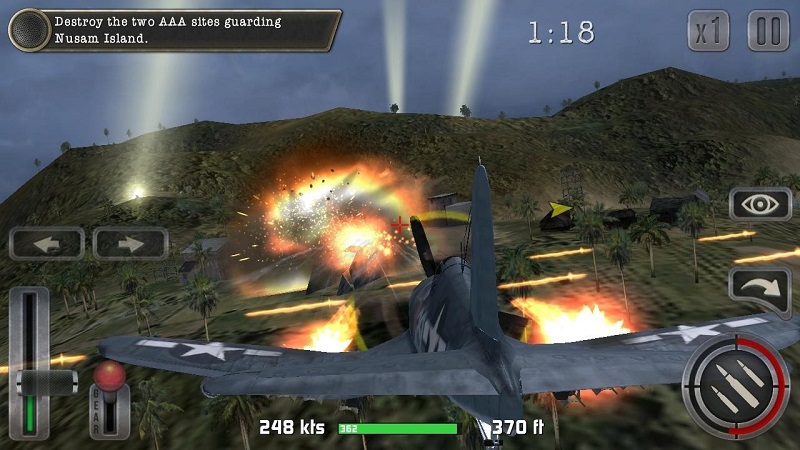
Task: Open the AAA sites mission objective banner
Action: (x=190, y=30)
